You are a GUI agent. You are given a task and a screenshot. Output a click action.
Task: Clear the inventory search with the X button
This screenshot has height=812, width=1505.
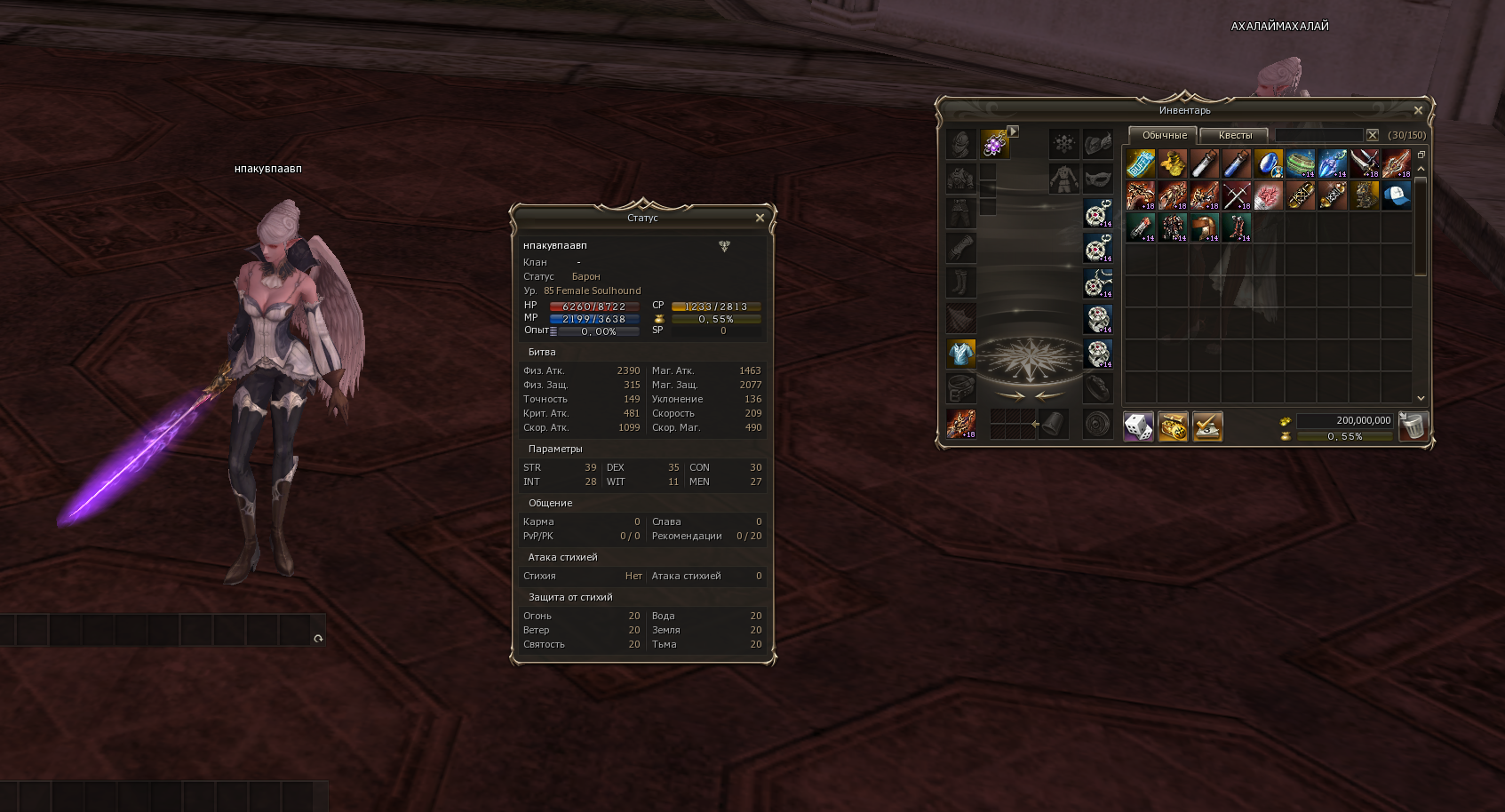(1373, 135)
